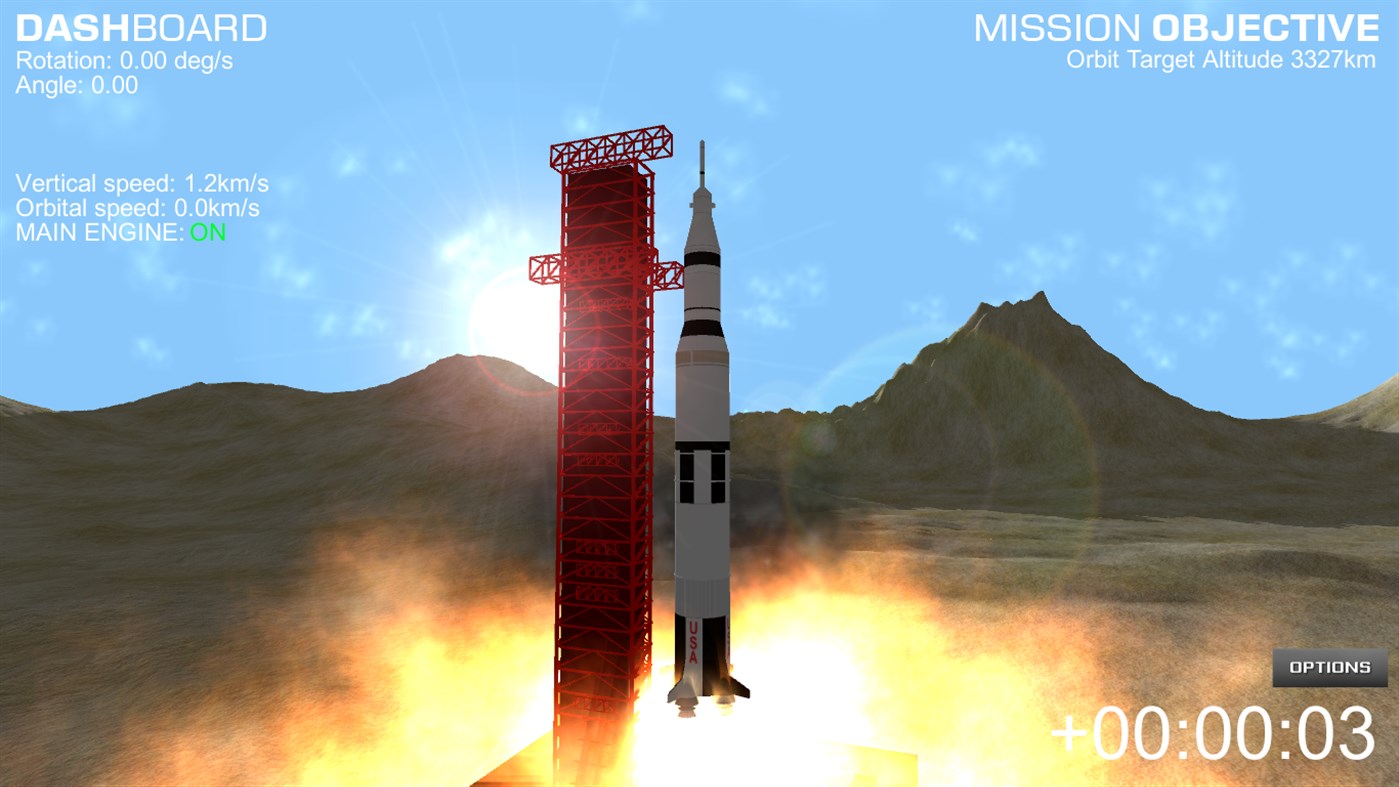Viewport: 1399px width, 787px height.
Task: Click the rocket's escape tower tip
Action: coord(703,150)
